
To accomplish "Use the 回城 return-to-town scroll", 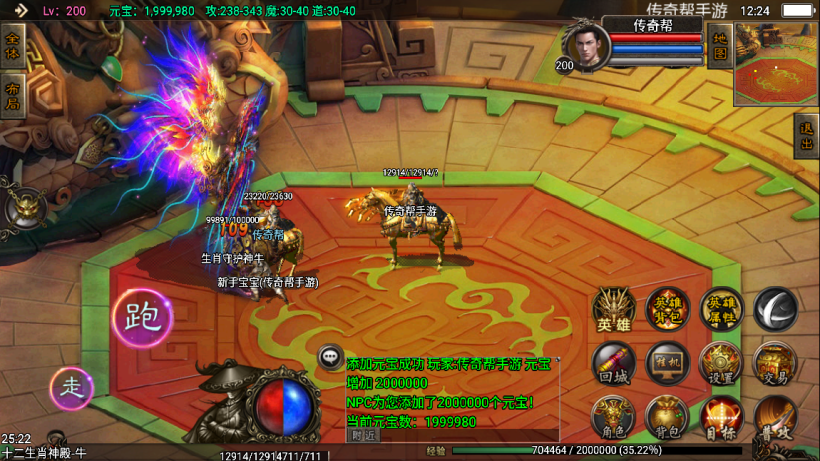I will point(613,363).
